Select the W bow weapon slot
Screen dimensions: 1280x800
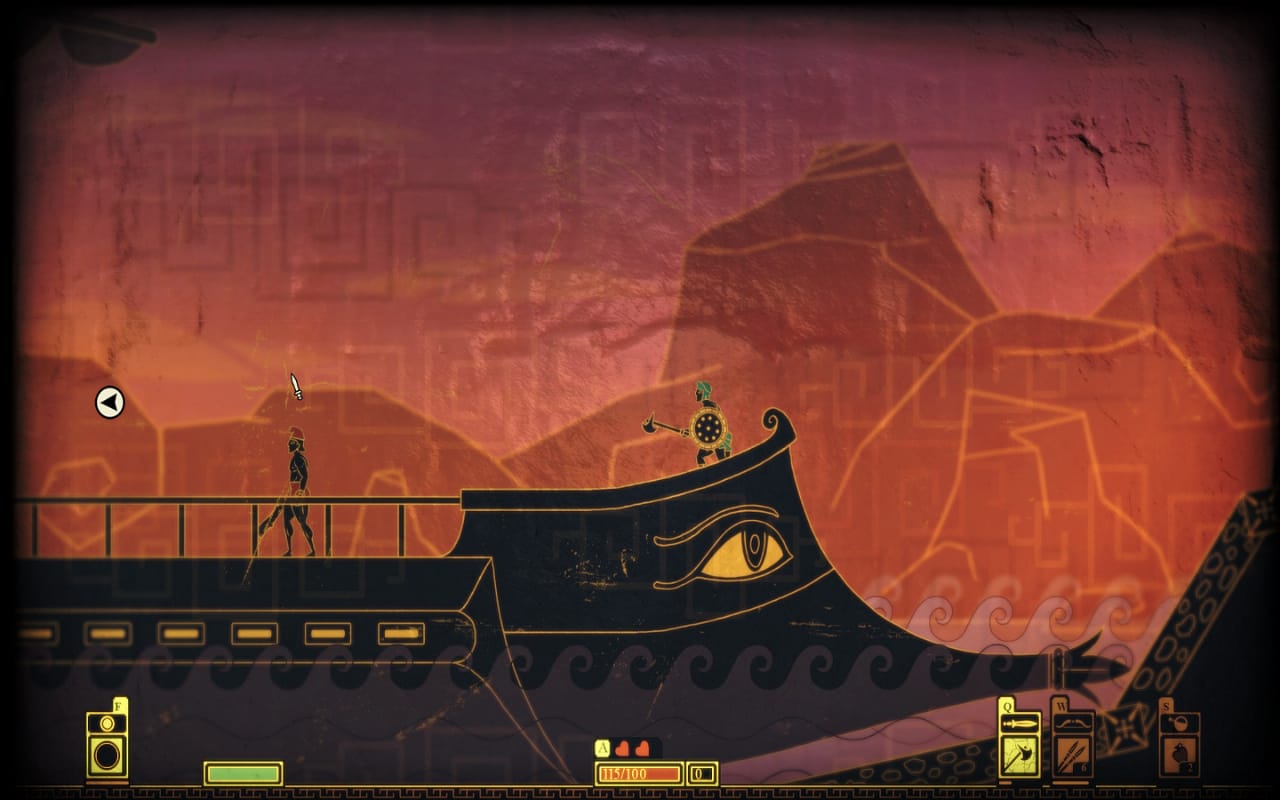pos(1072,750)
